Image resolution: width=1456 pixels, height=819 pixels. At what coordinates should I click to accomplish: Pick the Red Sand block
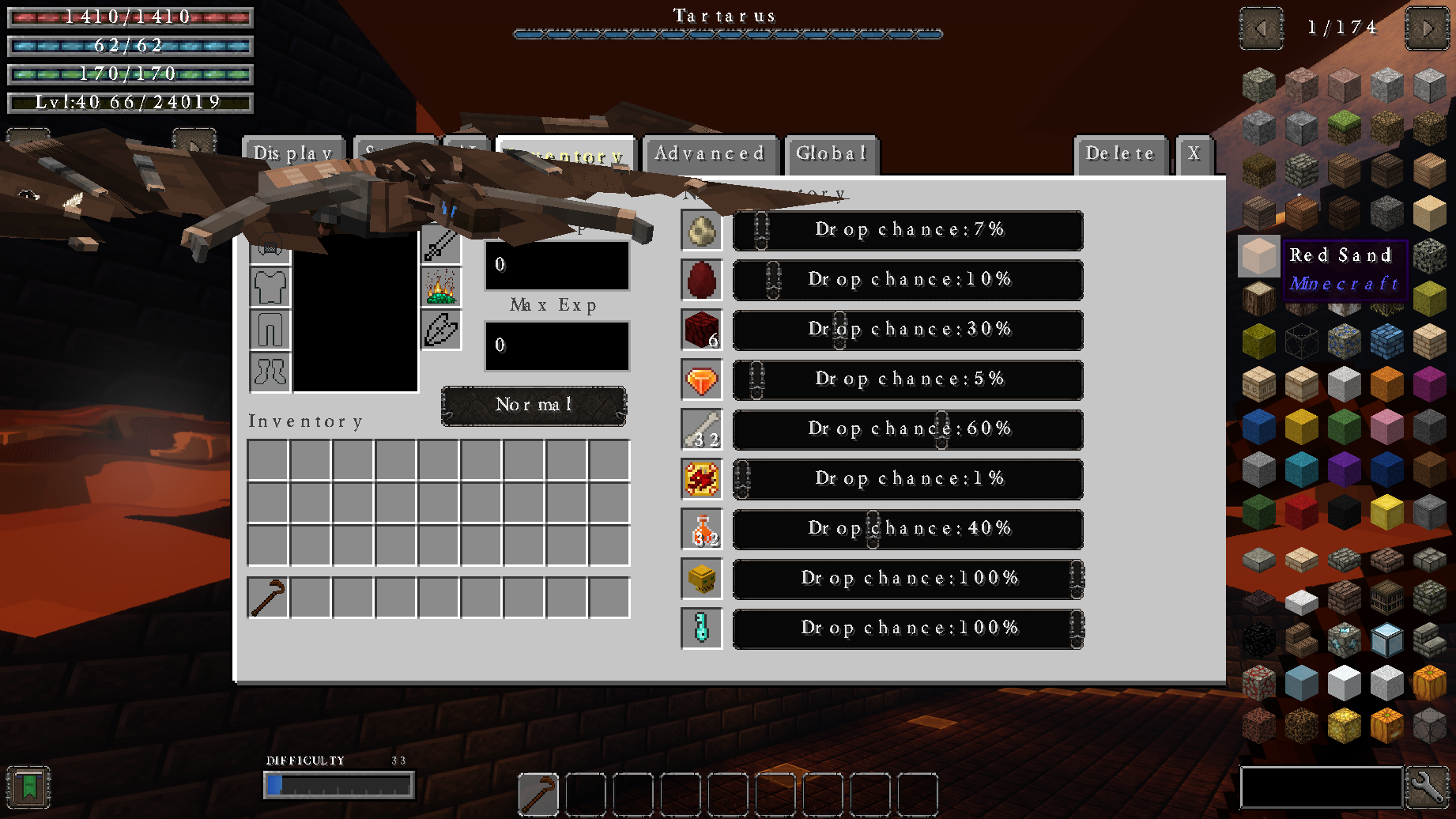point(1258,256)
